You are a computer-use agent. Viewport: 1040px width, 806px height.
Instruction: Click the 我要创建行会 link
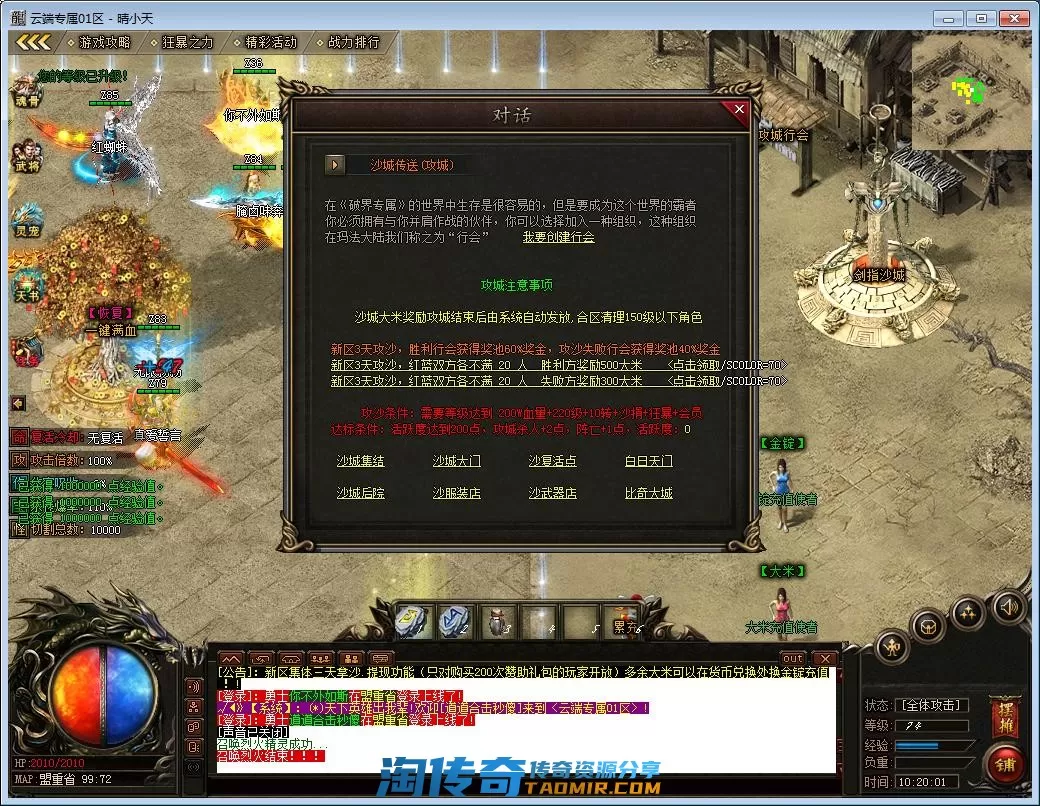[x=558, y=238]
